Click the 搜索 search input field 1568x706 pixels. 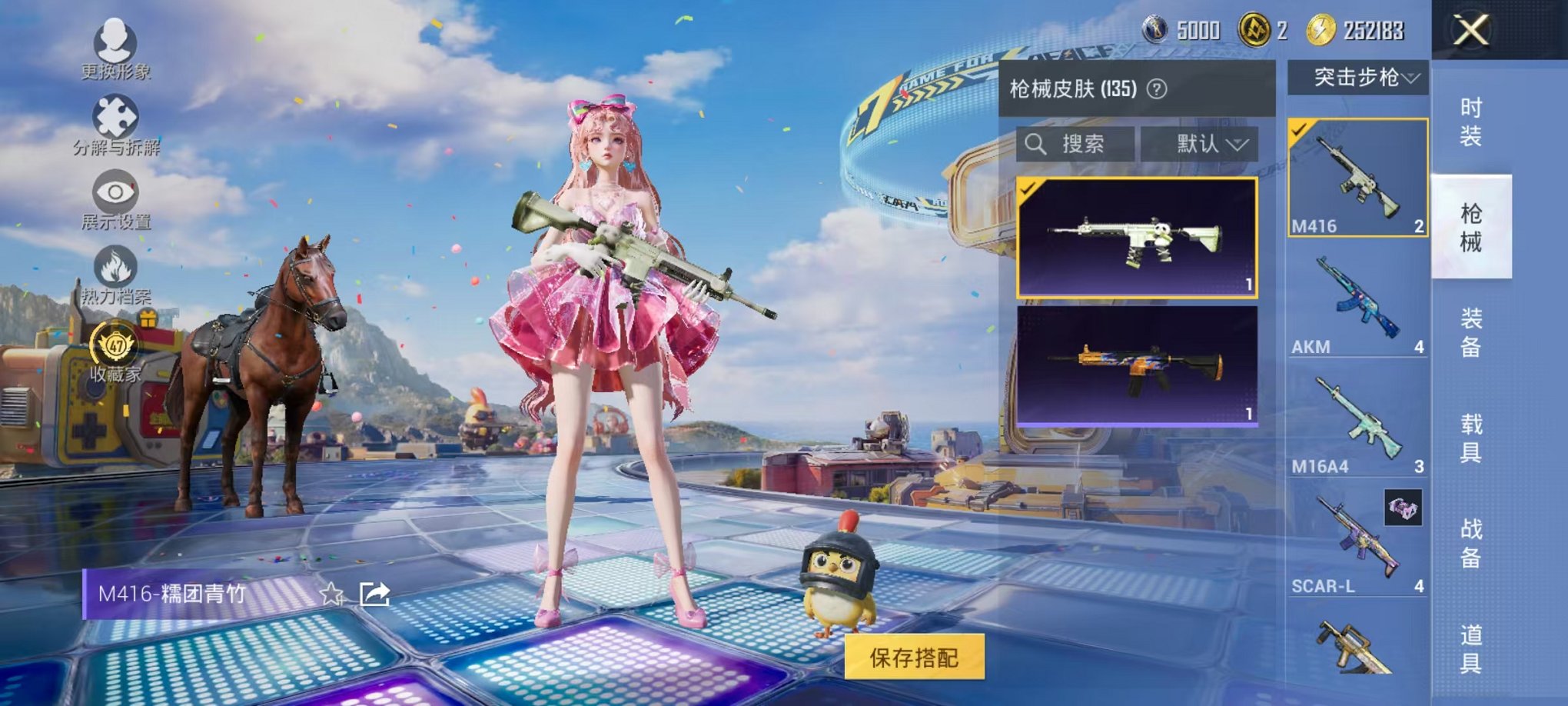pyautogui.click(x=1084, y=145)
